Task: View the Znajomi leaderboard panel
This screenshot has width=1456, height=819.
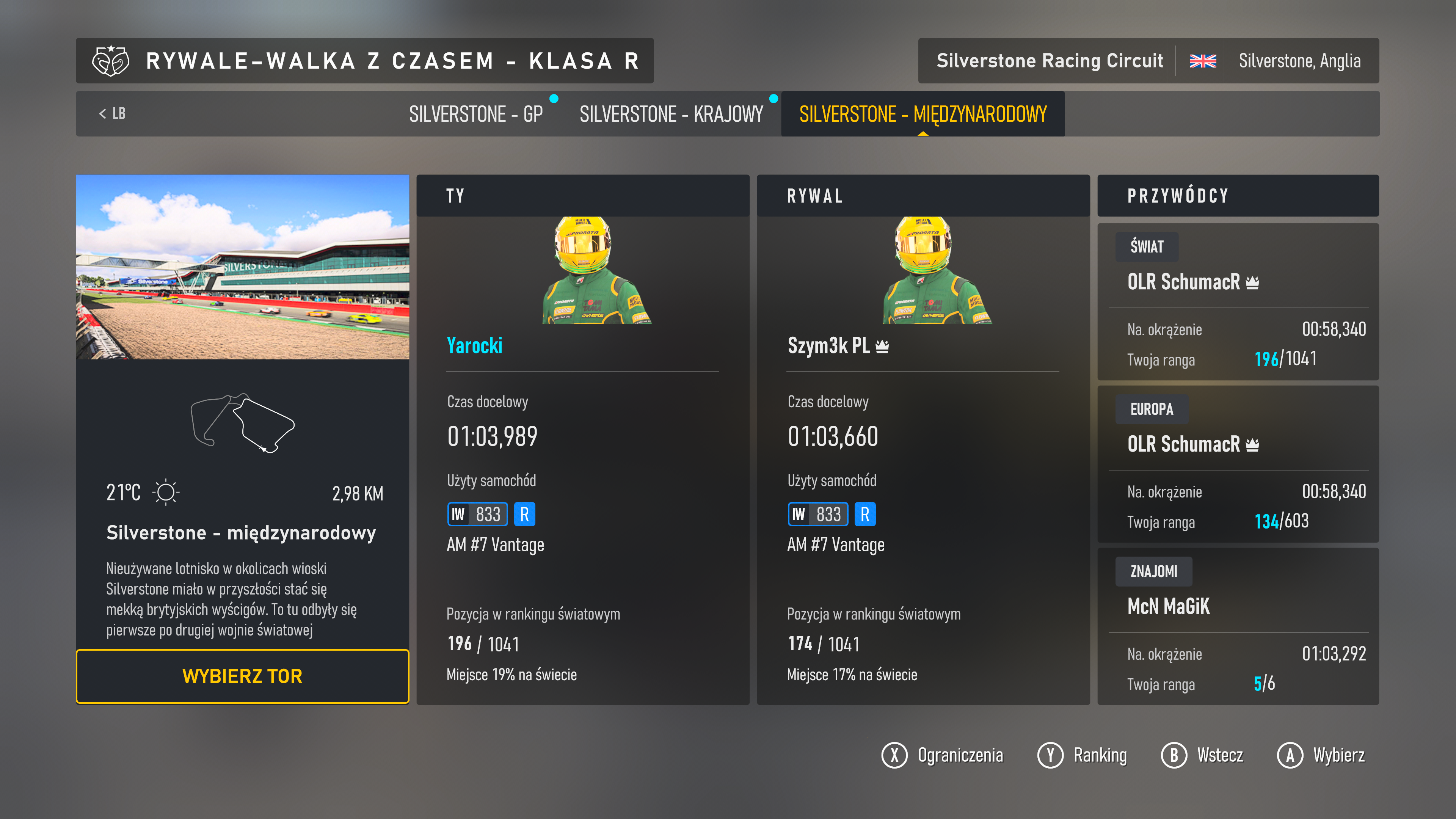Action: pyautogui.click(x=1238, y=626)
